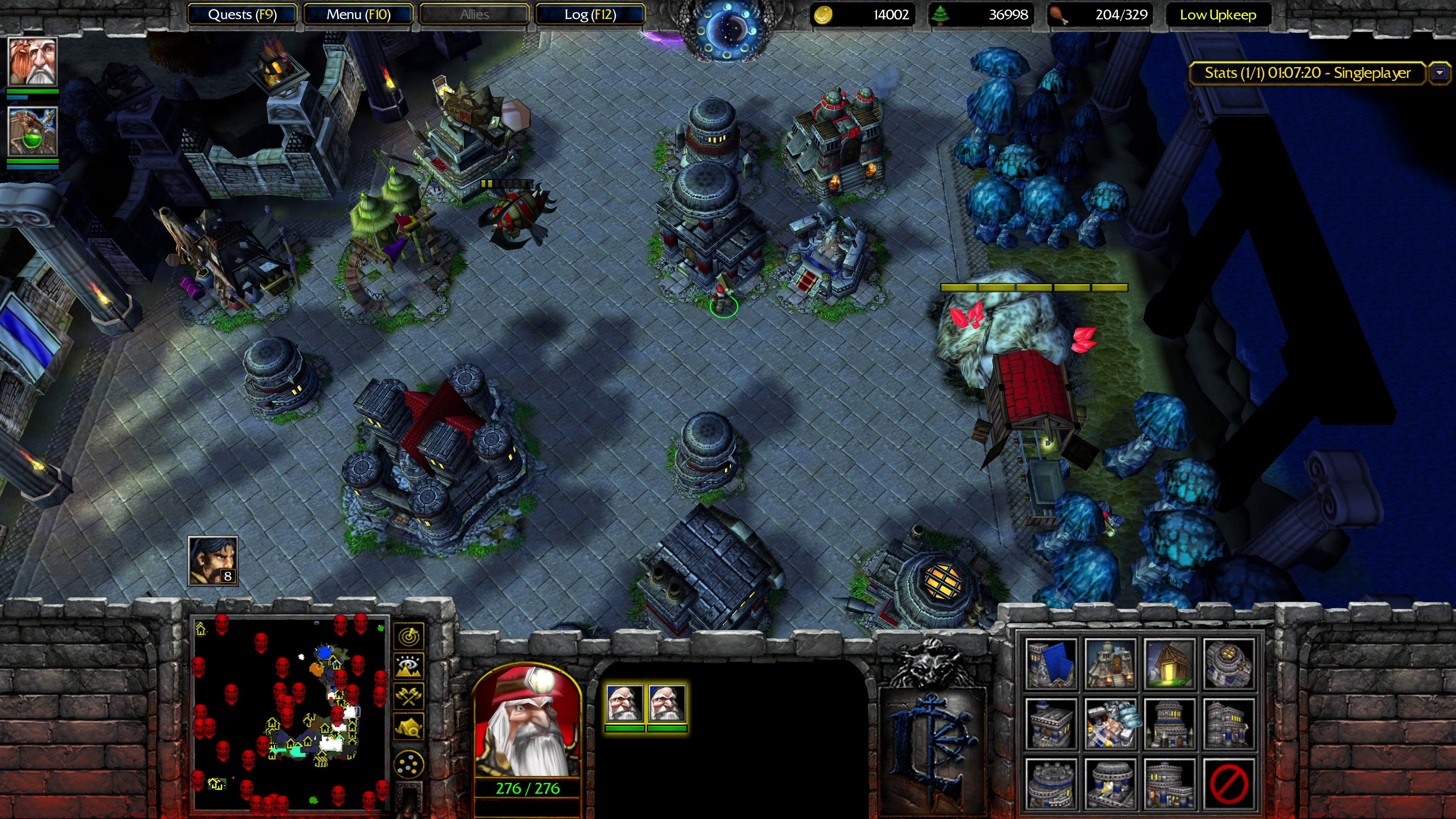Open the Menu (F10) button
Screen dimensions: 1456x819
tap(358, 15)
